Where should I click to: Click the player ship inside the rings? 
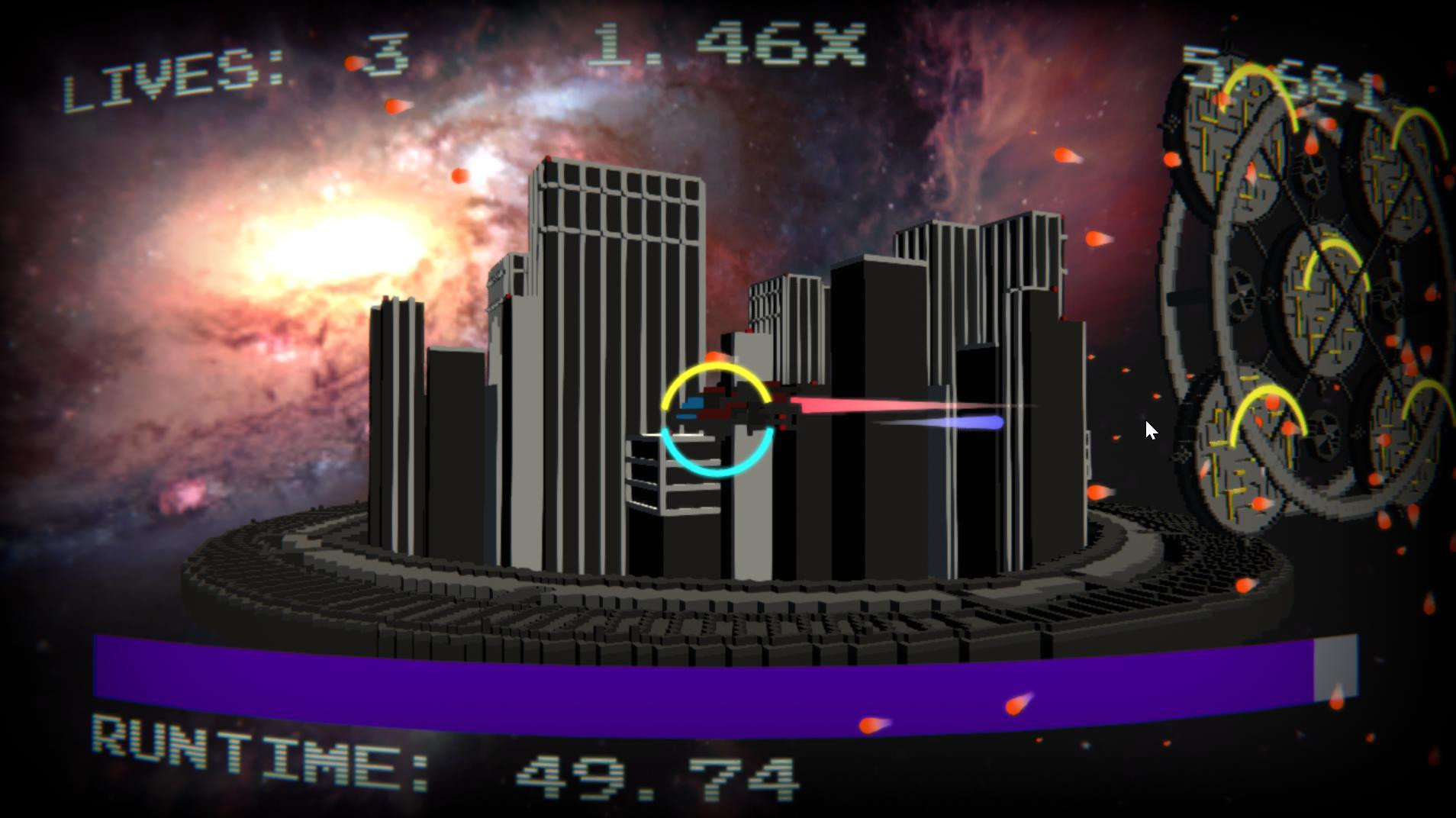pos(721,412)
